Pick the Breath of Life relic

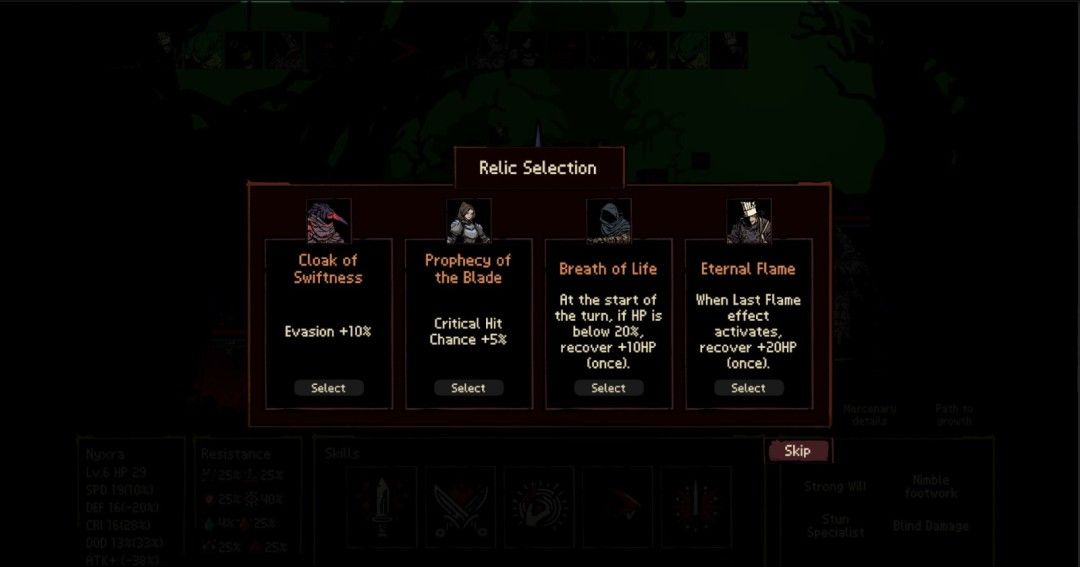(608, 388)
